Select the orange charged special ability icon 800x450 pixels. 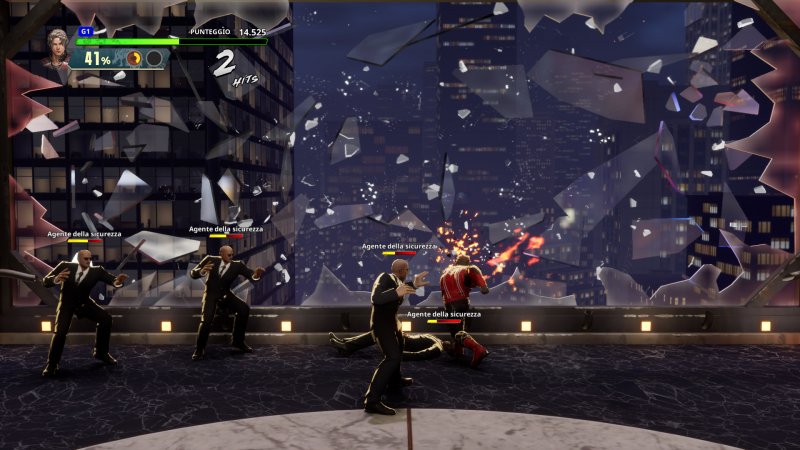pyautogui.click(x=134, y=59)
